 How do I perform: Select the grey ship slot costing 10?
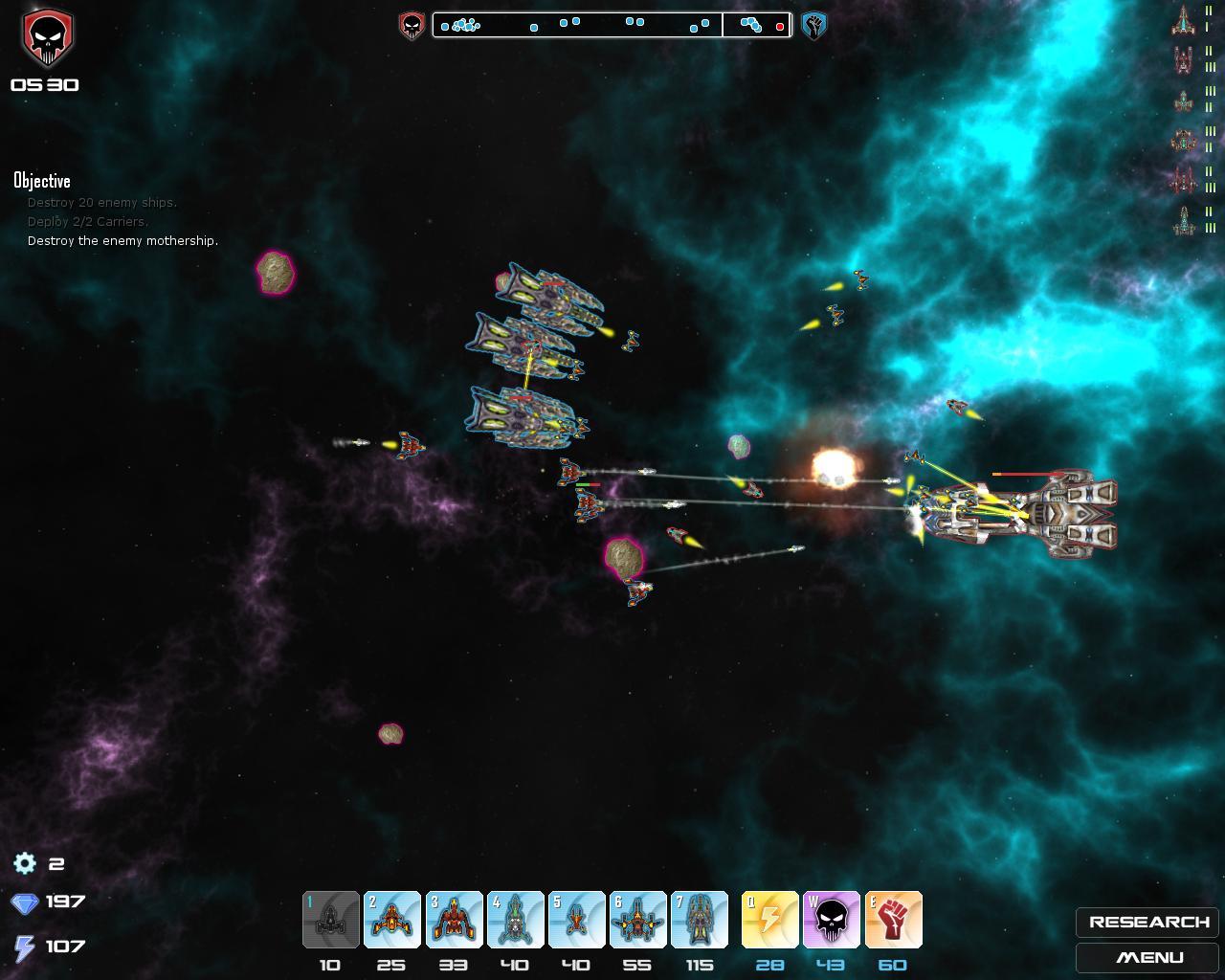click(331, 920)
